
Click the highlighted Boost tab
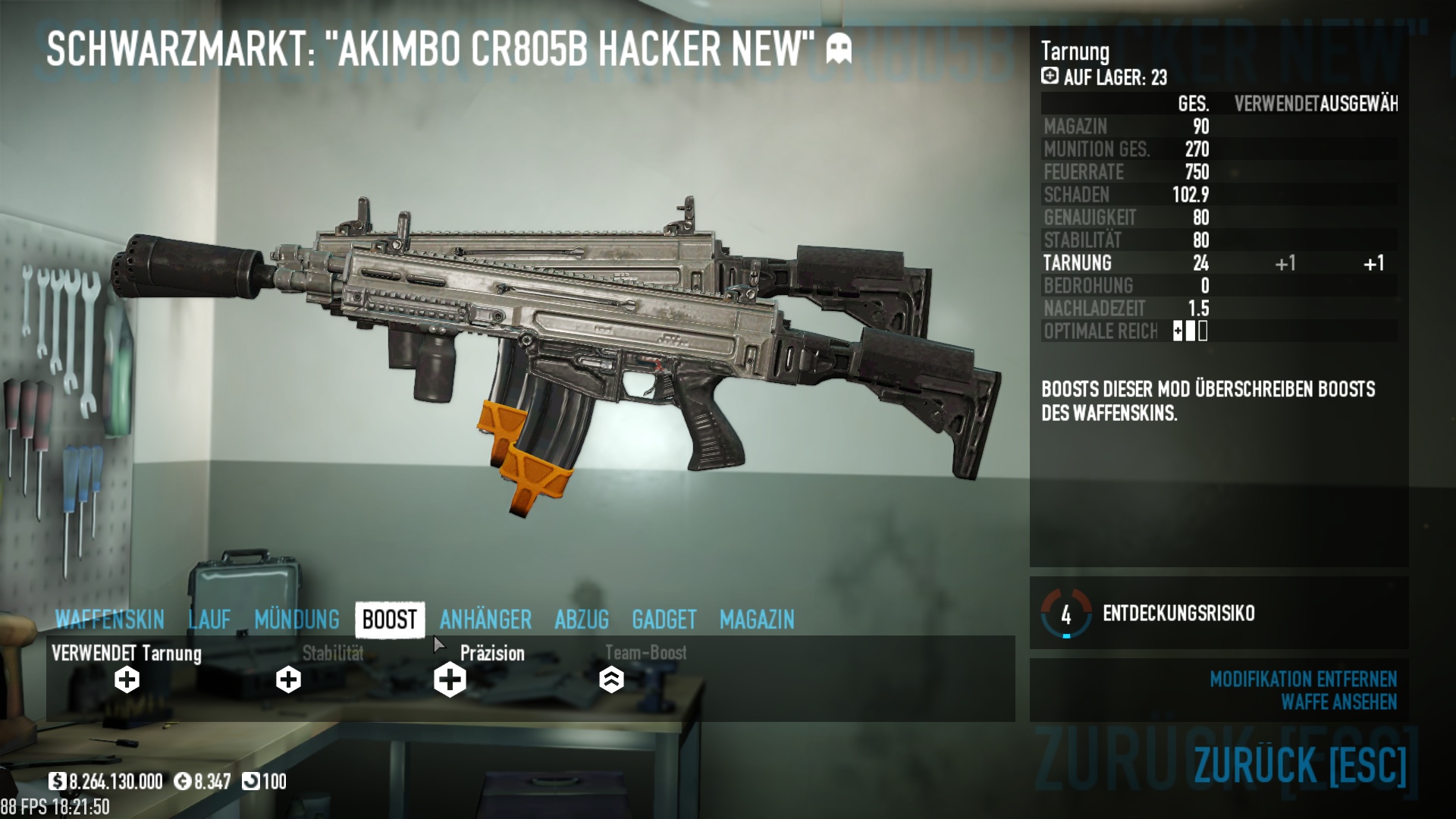click(390, 620)
